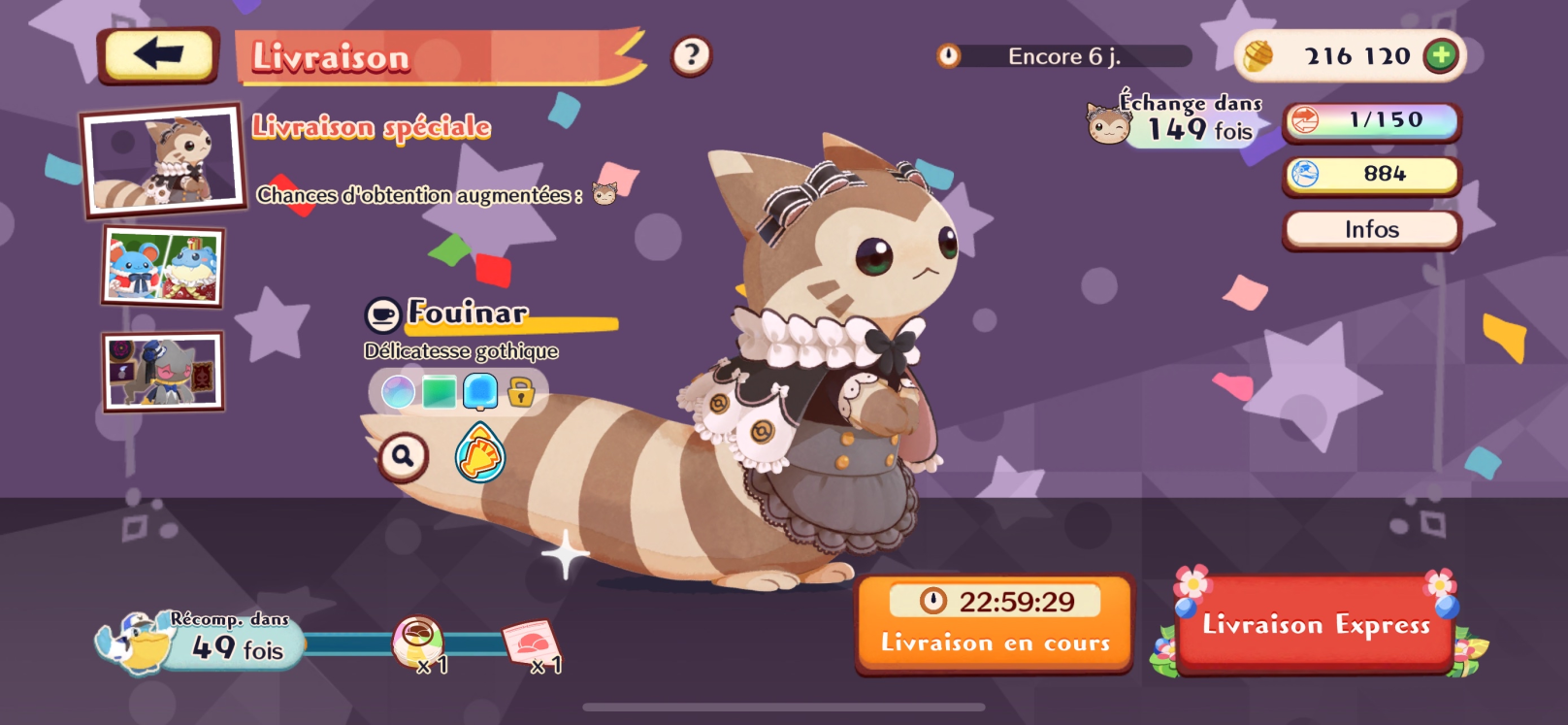Tap the blue popsicle accessory icon
Screen dimensions: 1568x725
(x=480, y=392)
